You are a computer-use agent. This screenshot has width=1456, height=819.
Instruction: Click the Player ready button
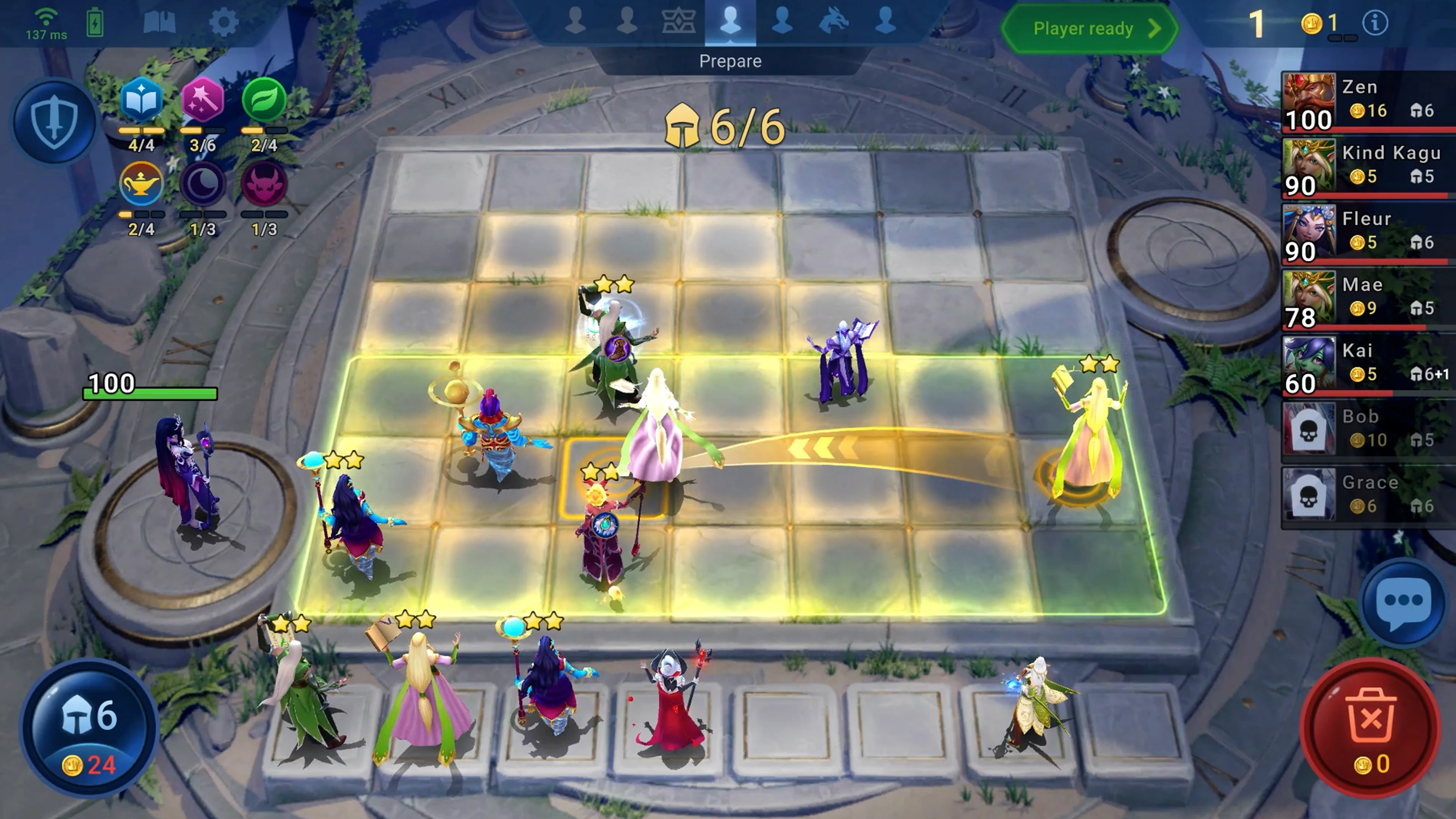1089,28
